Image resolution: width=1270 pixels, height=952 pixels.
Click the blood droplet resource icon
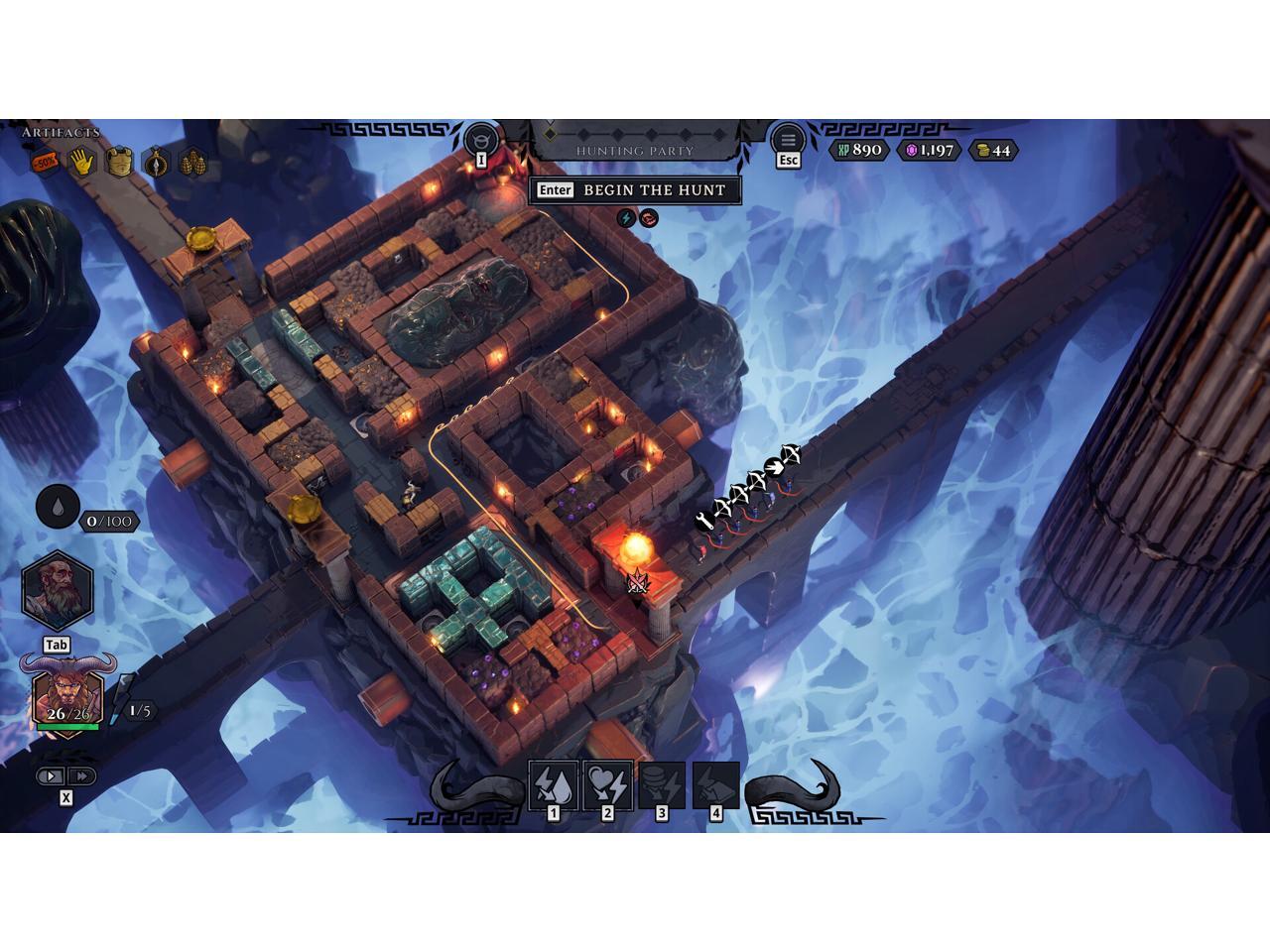(x=58, y=508)
